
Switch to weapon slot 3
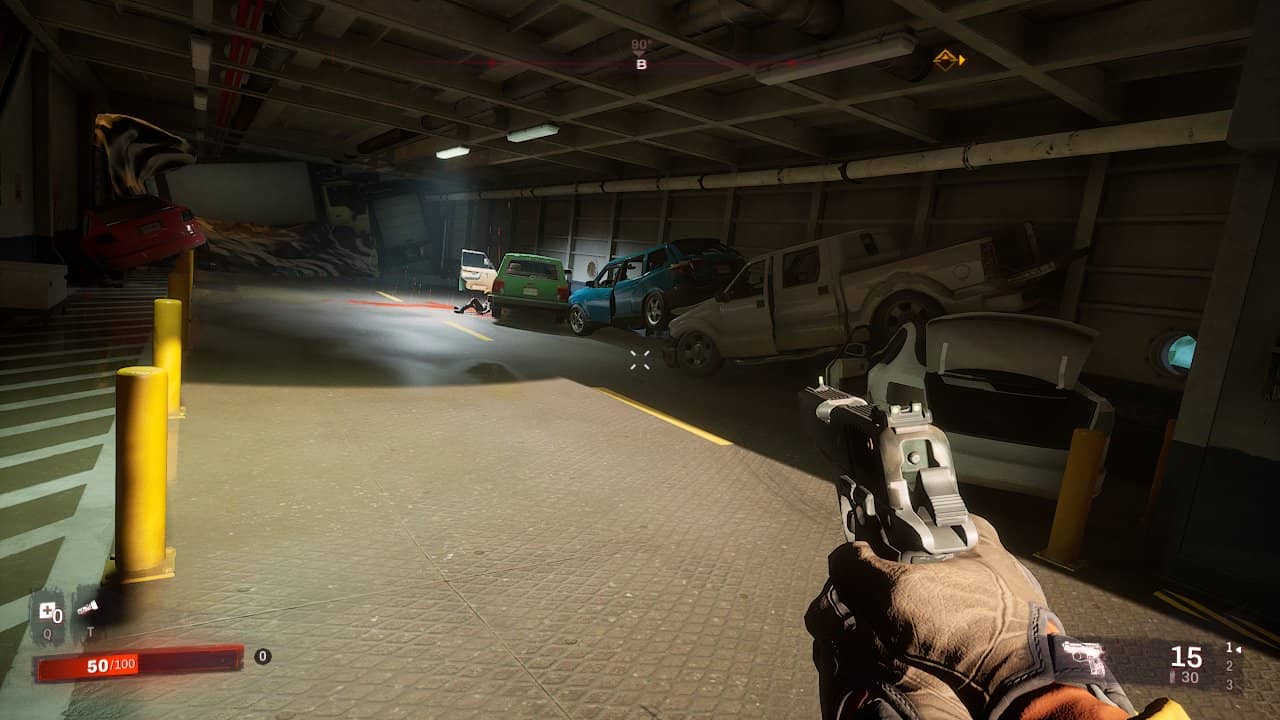click(x=1229, y=684)
